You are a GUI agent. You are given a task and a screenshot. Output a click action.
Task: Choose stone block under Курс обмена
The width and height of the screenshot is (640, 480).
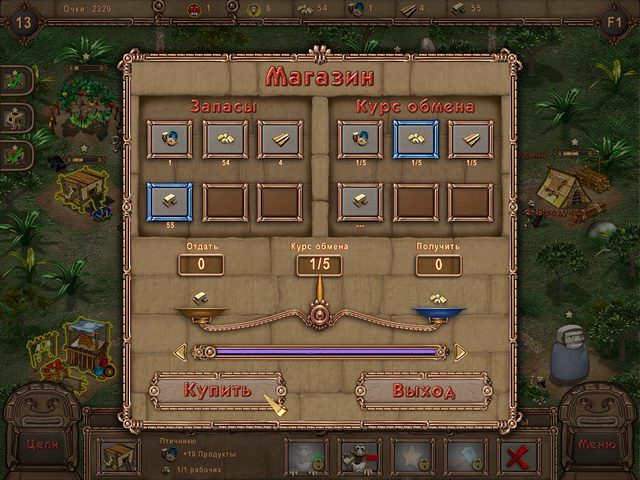pos(360,201)
